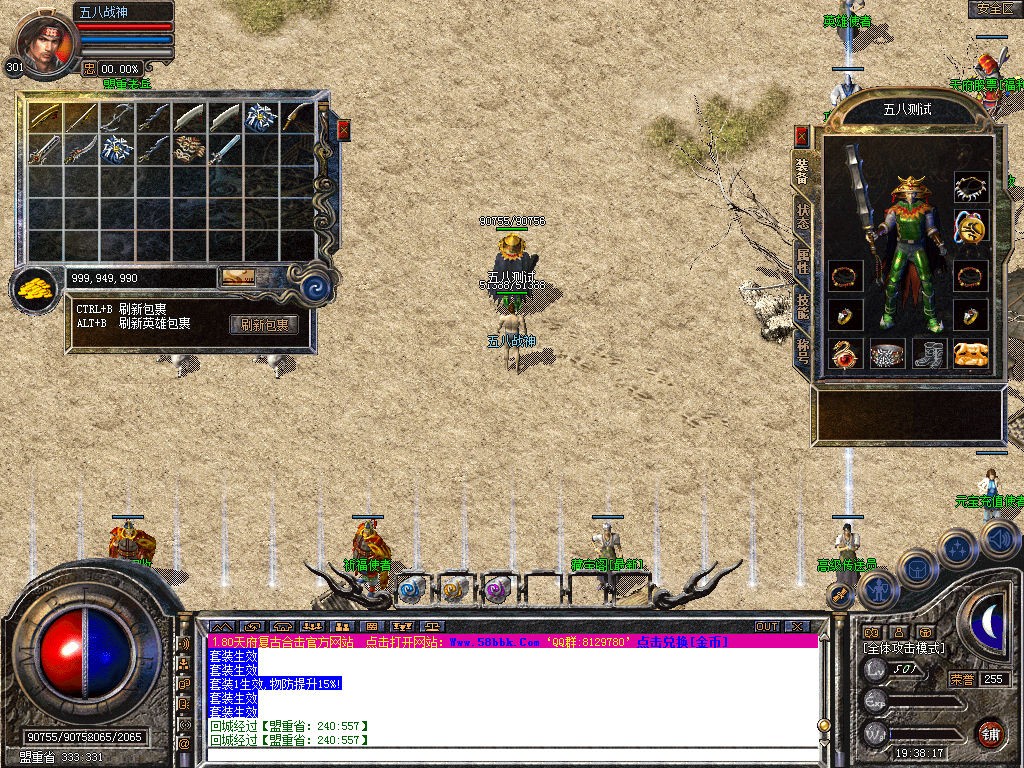Choose the golden tiger charm slot
This screenshot has width=1024, height=768.
click(x=970, y=353)
